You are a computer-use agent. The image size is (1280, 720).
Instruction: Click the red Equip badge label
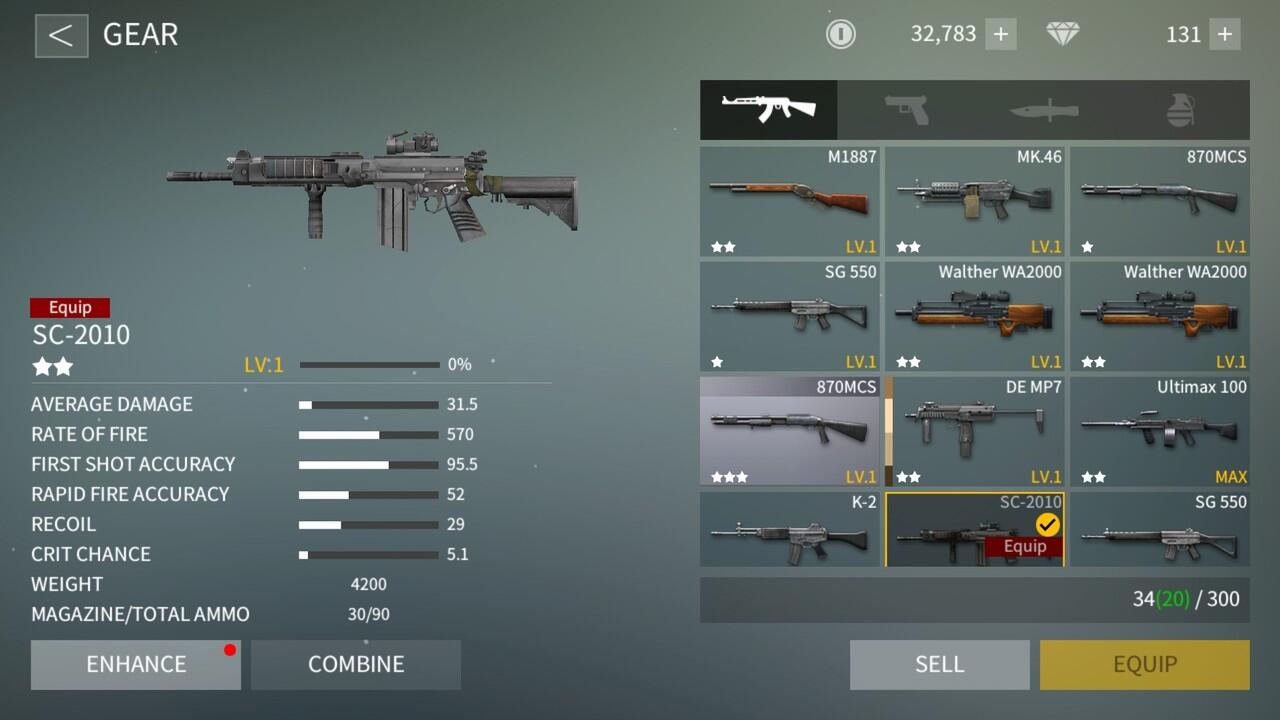tap(70, 307)
